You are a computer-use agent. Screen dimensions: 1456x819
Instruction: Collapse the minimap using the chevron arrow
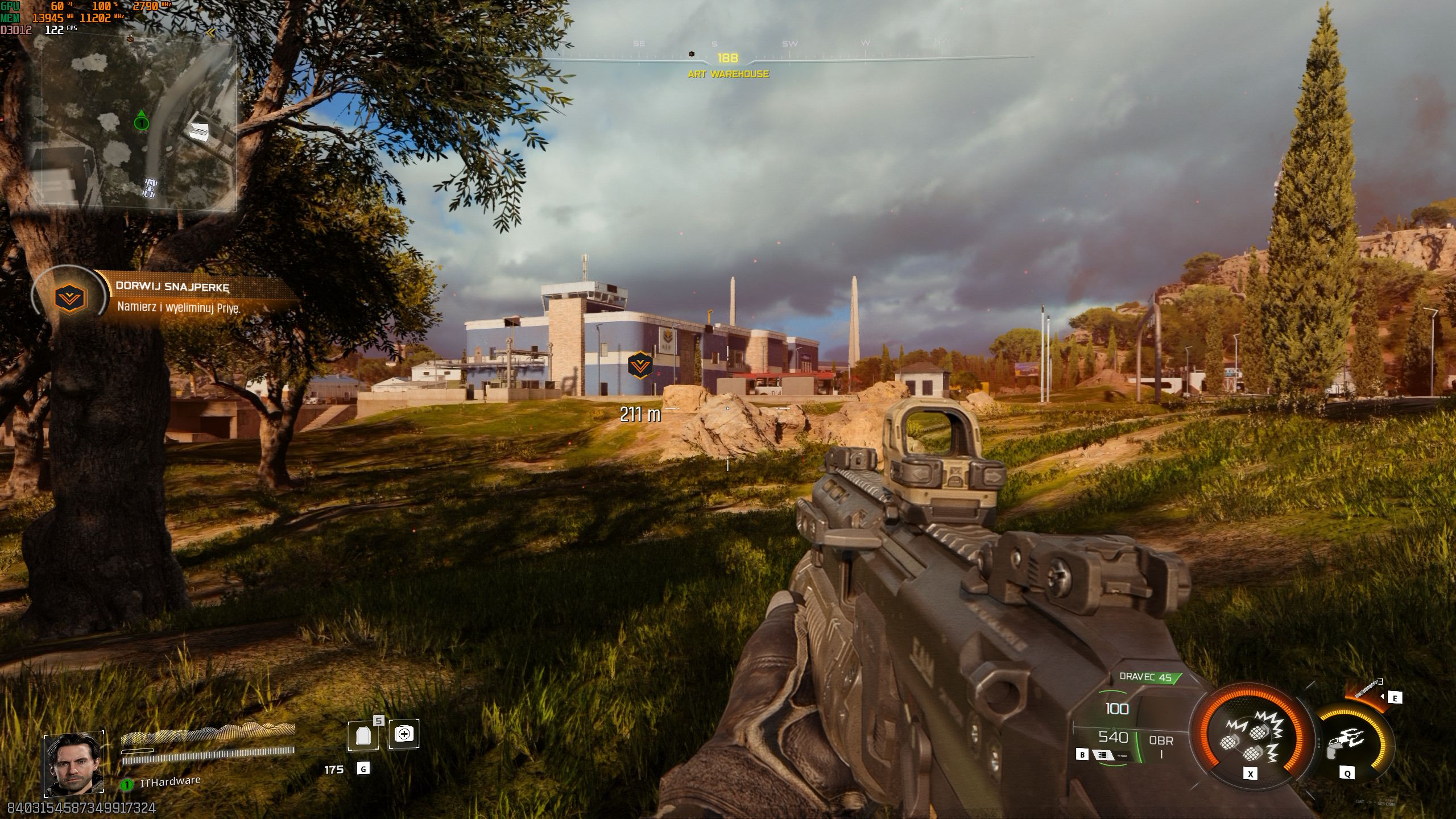point(211,32)
